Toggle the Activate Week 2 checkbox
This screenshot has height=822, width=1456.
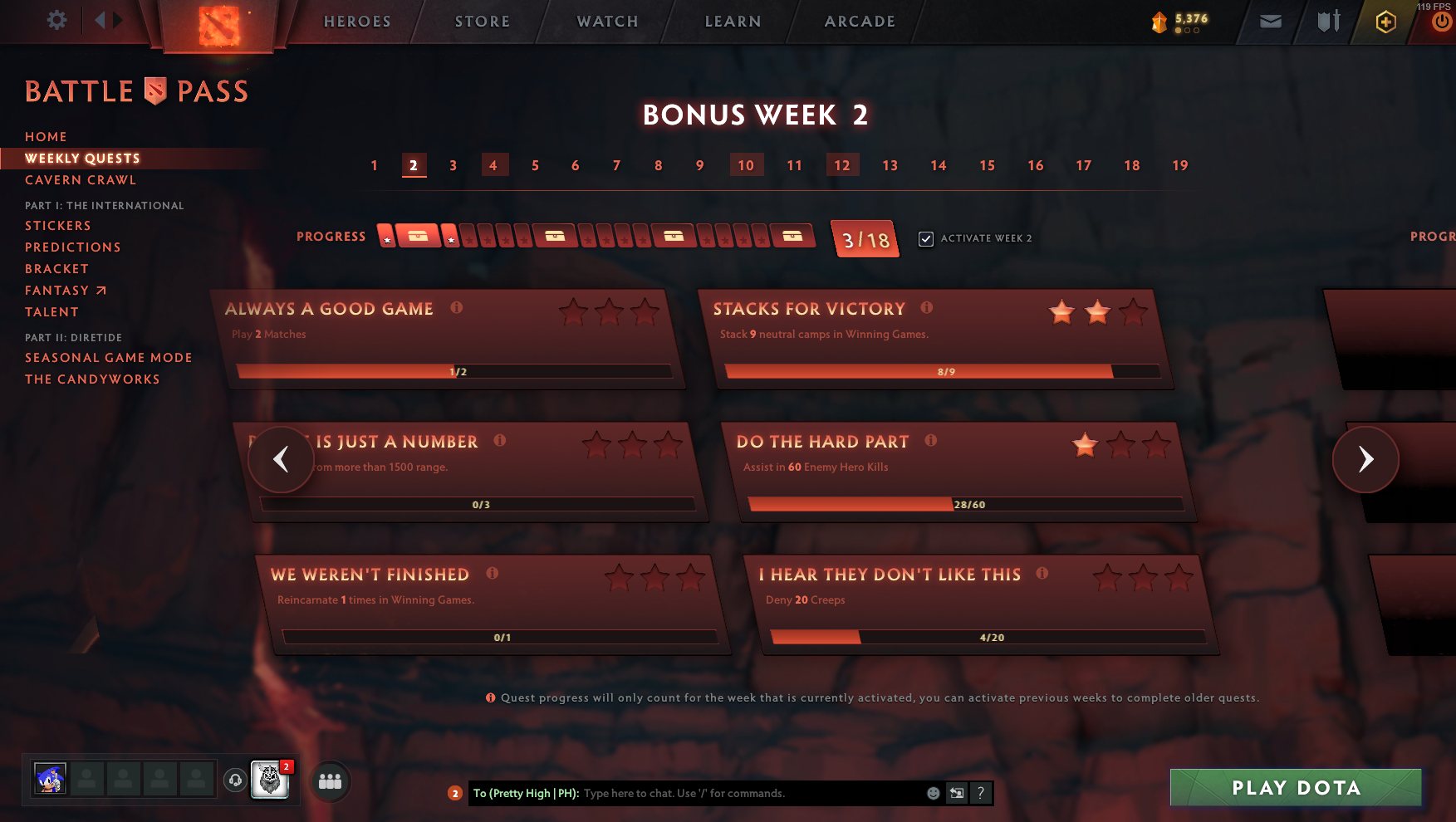(x=925, y=238)
